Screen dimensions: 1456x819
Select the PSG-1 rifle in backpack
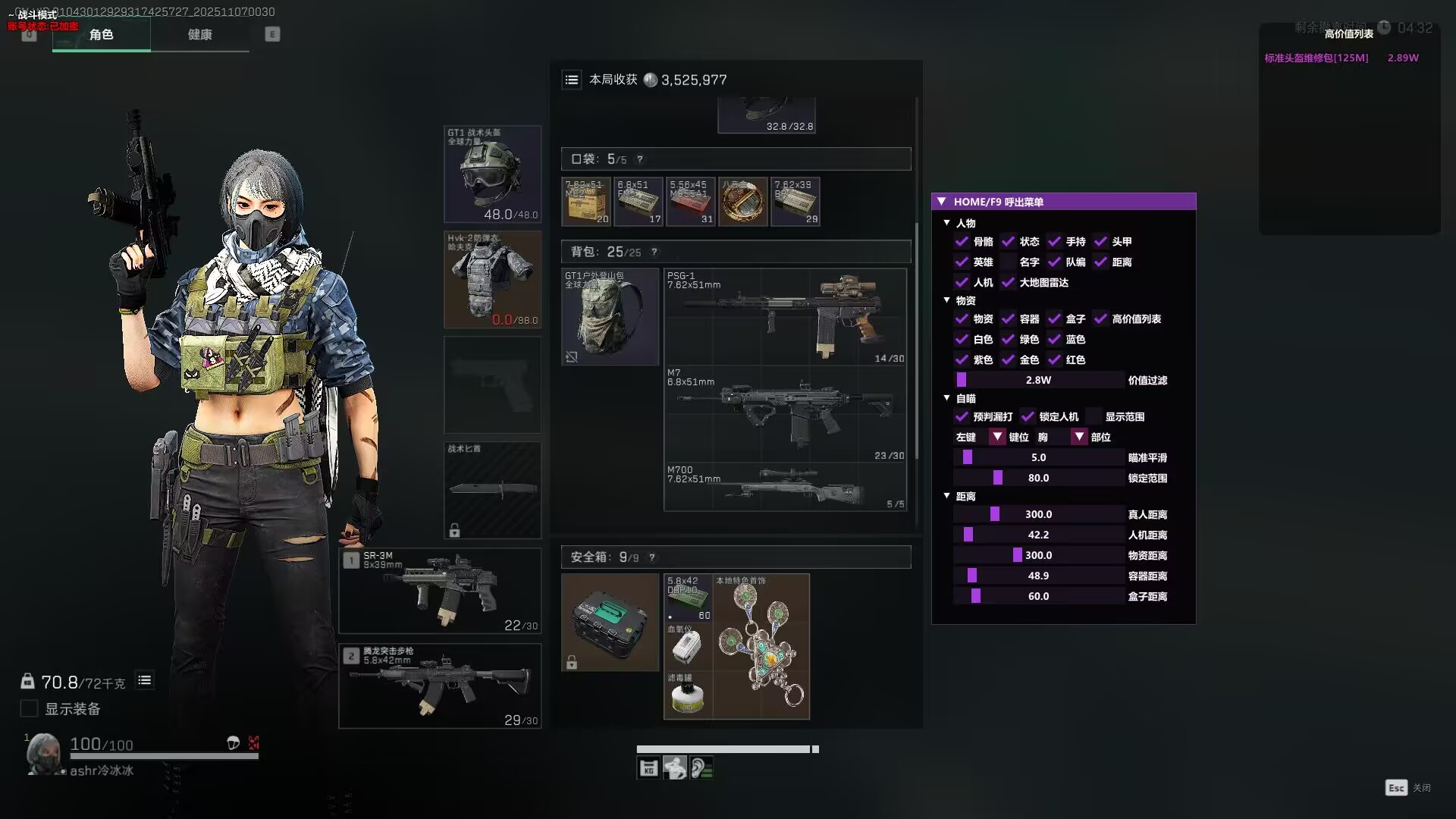785,316
